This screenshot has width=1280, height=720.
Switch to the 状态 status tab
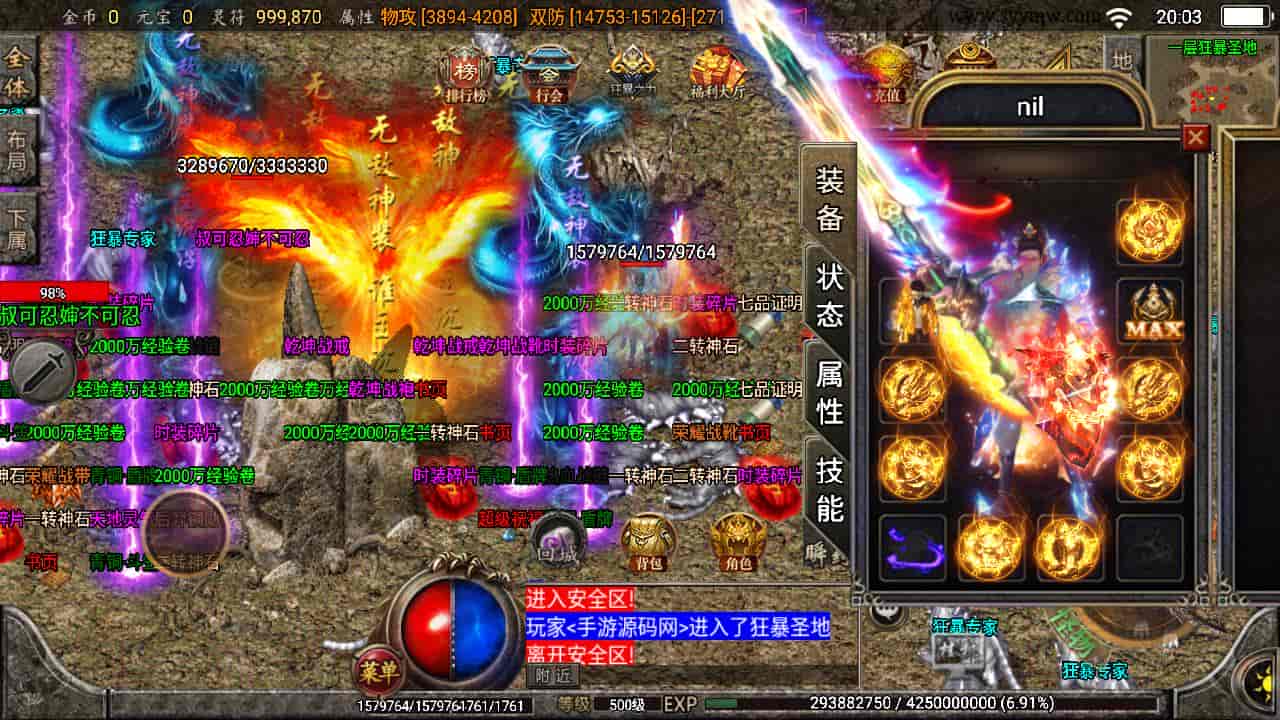(830, 295)
